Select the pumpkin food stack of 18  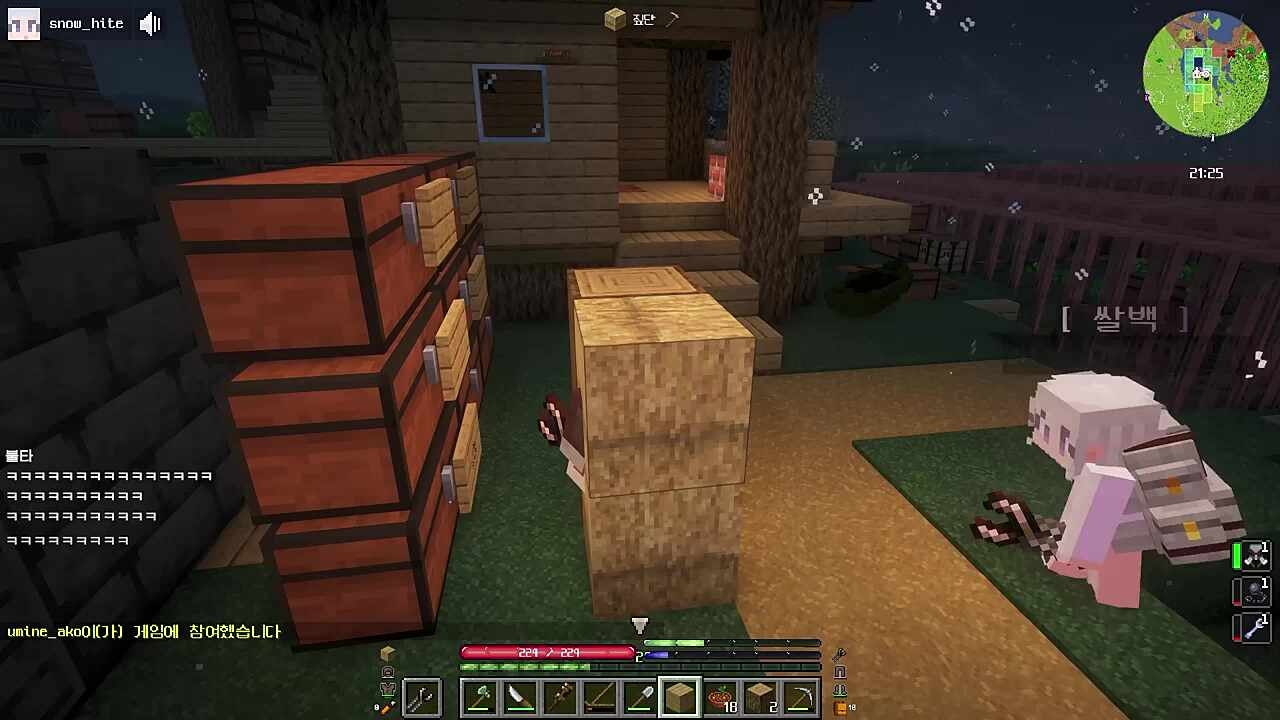coord(720,697)
